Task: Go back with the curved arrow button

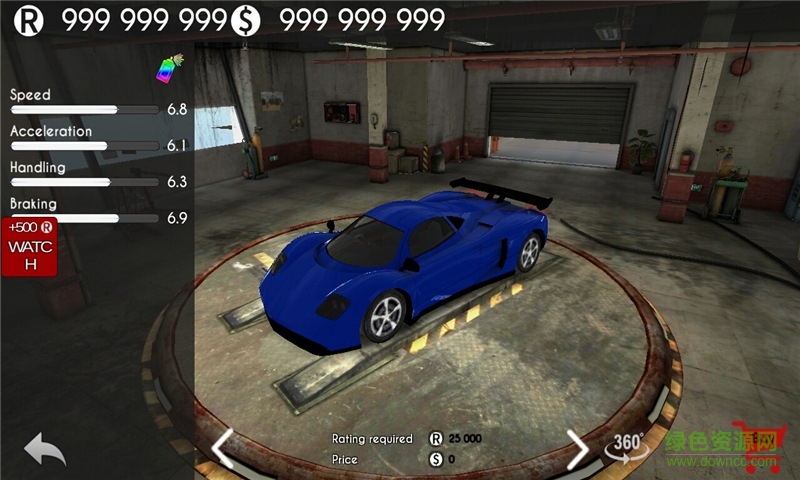Action: [44, 448]
